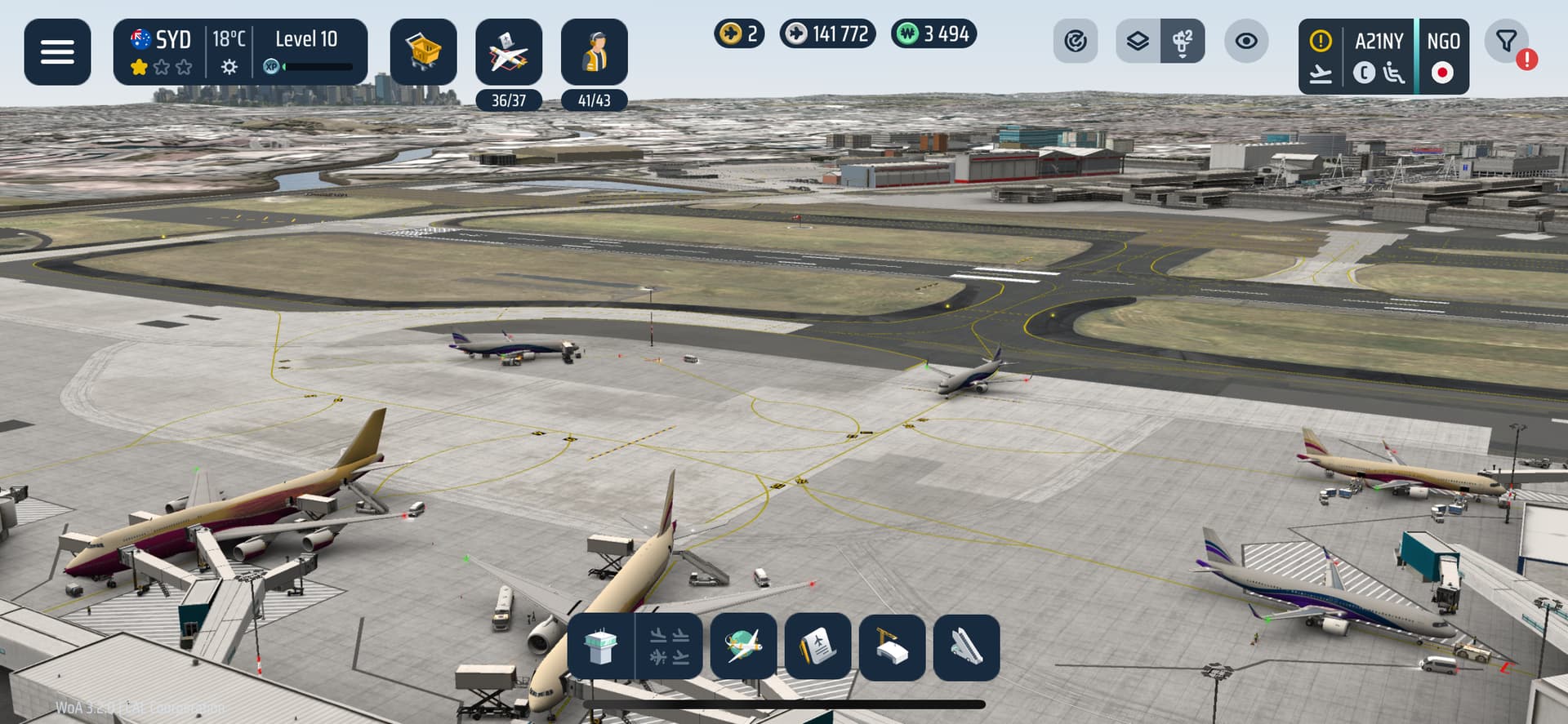Open the flight filter funnel
Image resolution: width=1568 pixels, height=724 pixels.
point(1507,41)
